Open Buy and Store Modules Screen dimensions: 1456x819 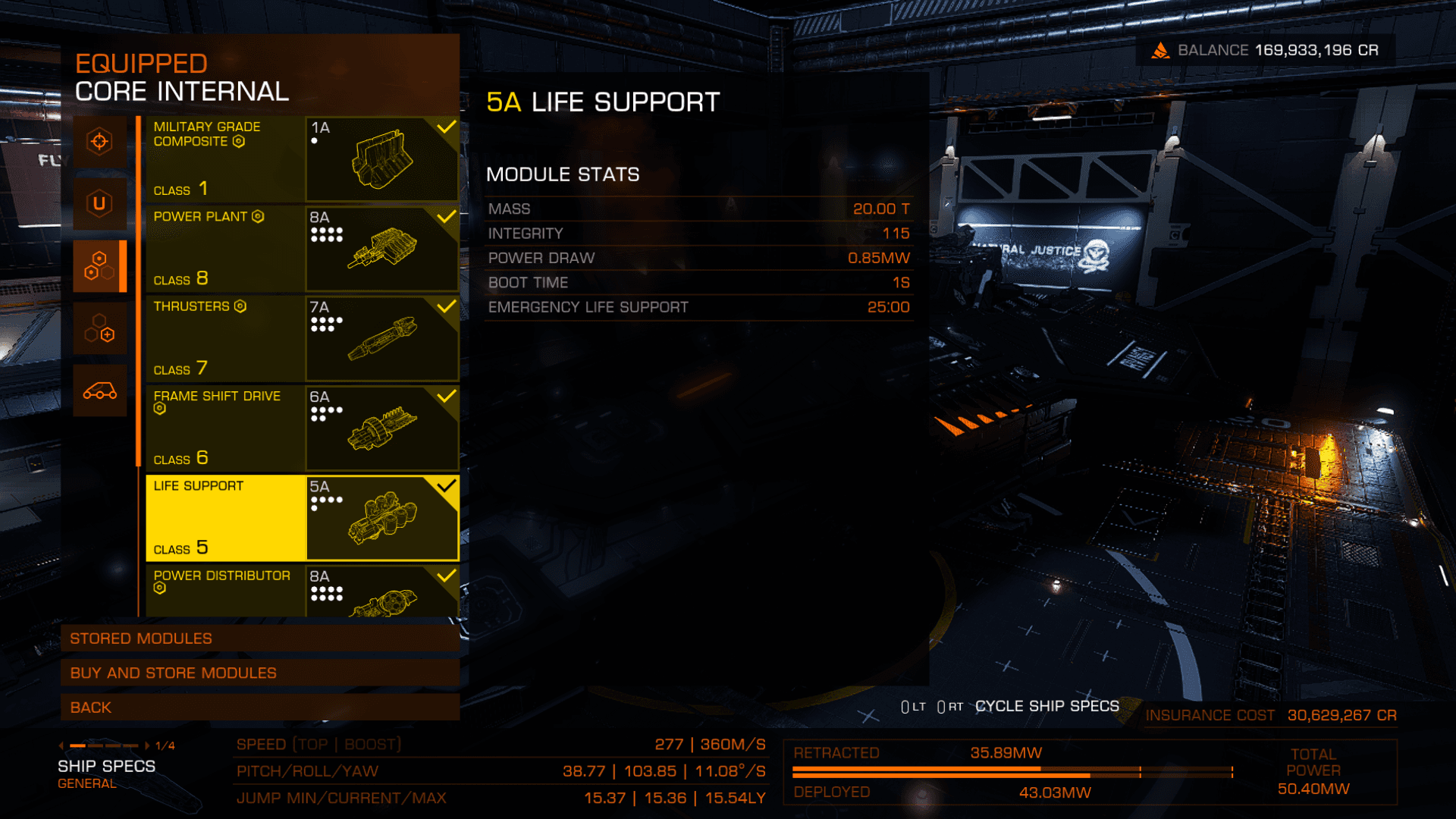click(x=260, y=673)
